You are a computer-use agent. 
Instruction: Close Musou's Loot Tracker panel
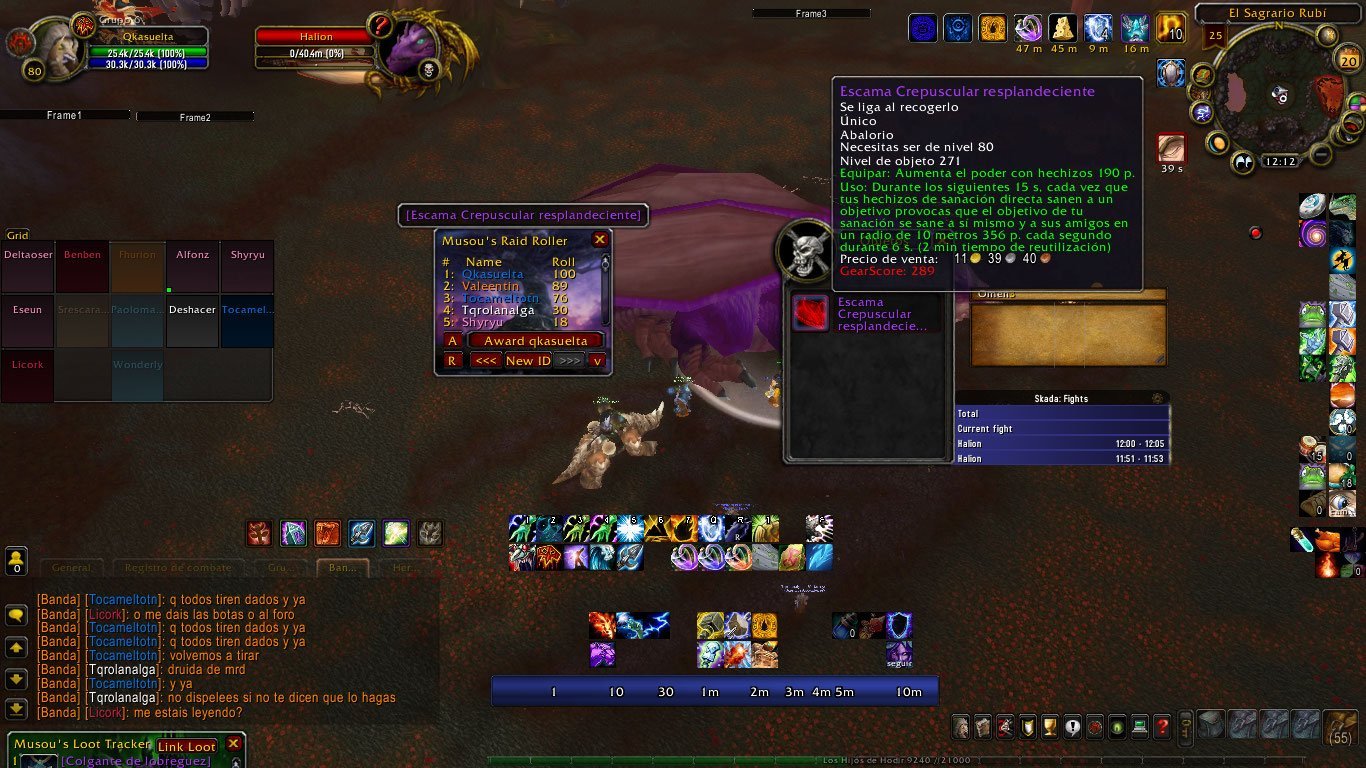coord(234,744)
